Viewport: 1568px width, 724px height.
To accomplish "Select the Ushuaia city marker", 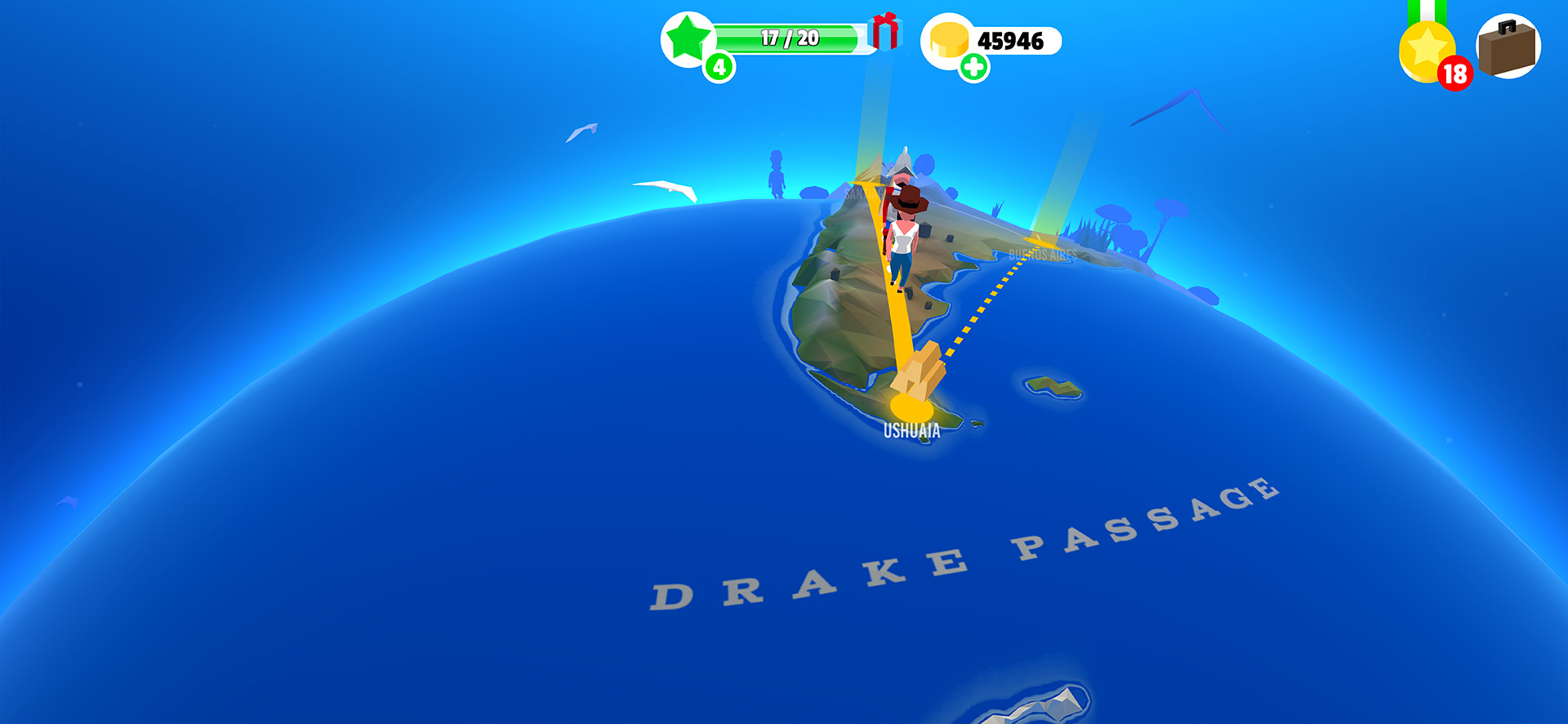I will point(912,431).
